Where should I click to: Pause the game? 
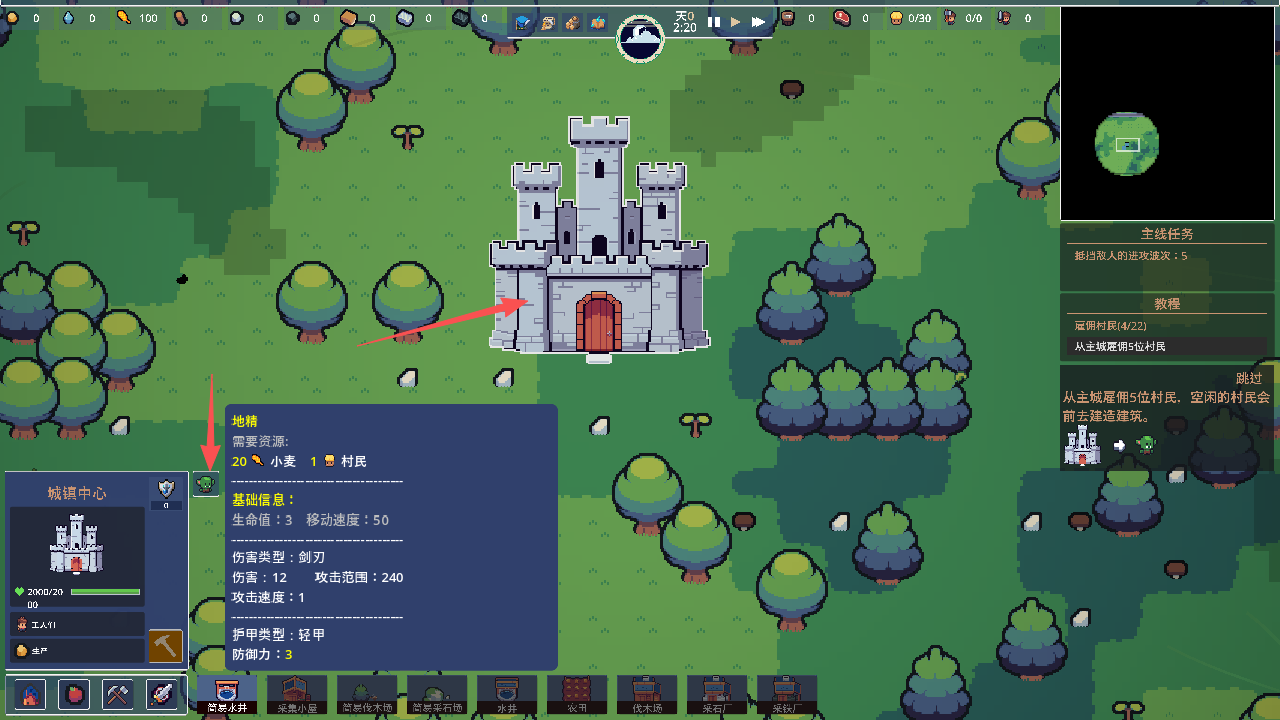point(714,21)
